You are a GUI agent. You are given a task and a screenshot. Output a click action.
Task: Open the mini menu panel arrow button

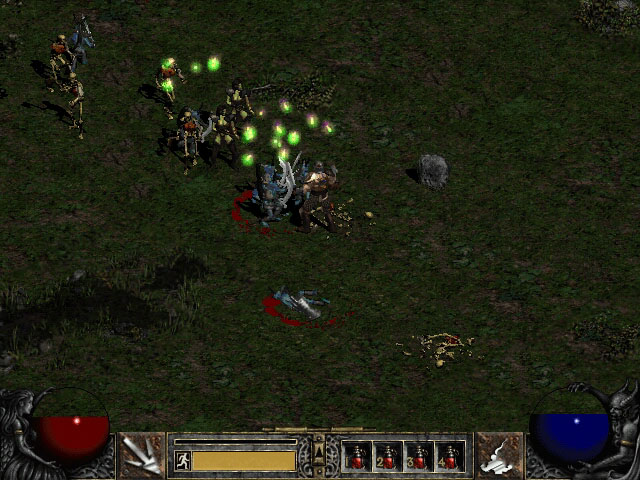pyautogui.click(x=319, y=455)
